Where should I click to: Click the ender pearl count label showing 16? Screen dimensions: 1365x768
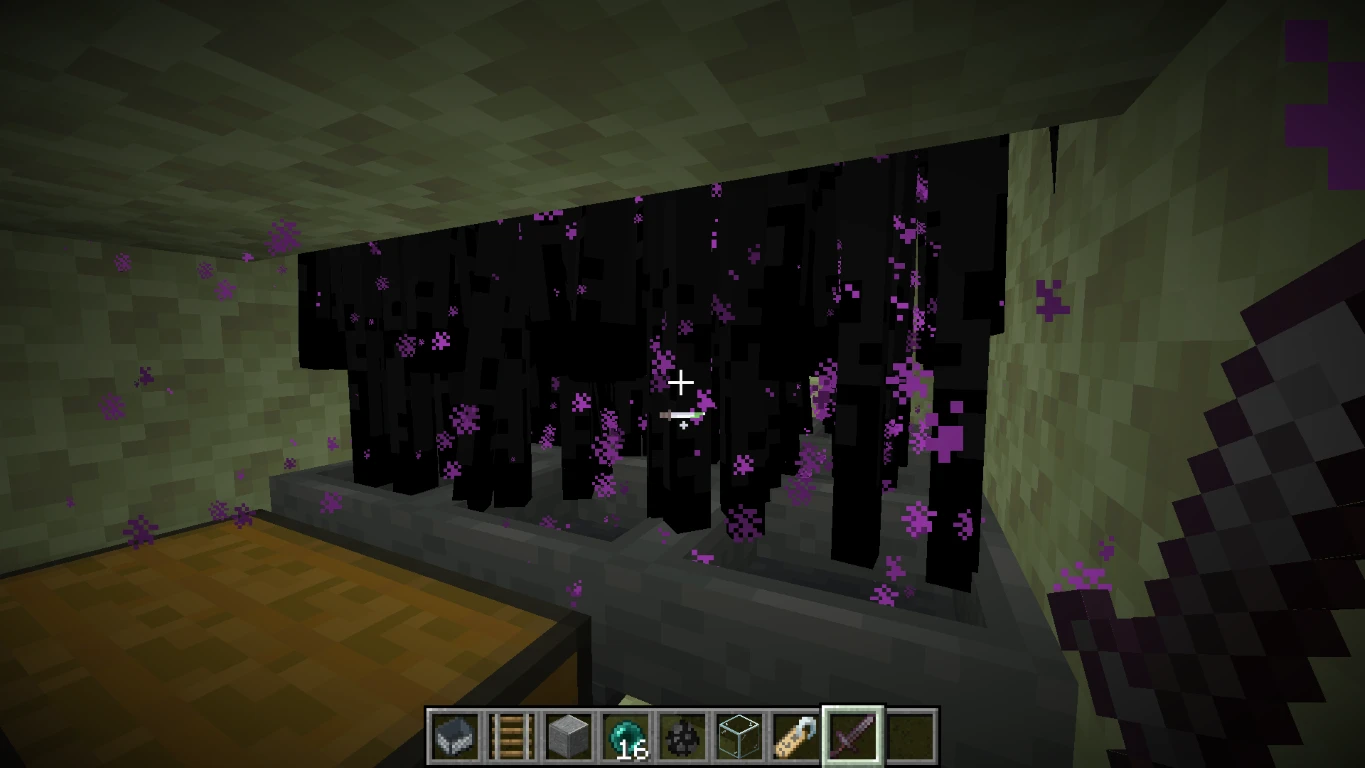click(x=633, y=749)
